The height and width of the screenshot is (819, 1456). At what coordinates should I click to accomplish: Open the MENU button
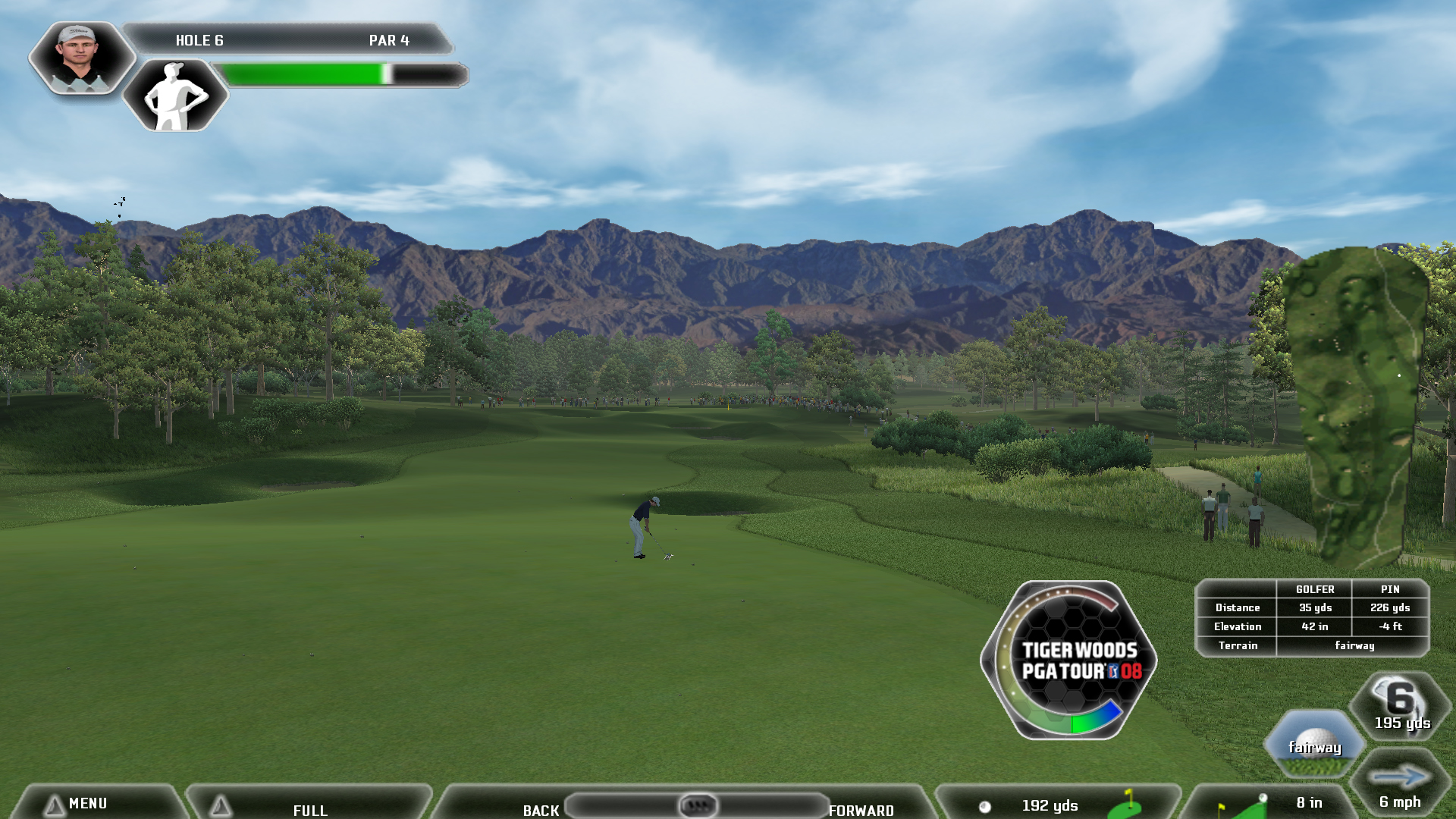point(87,803)
